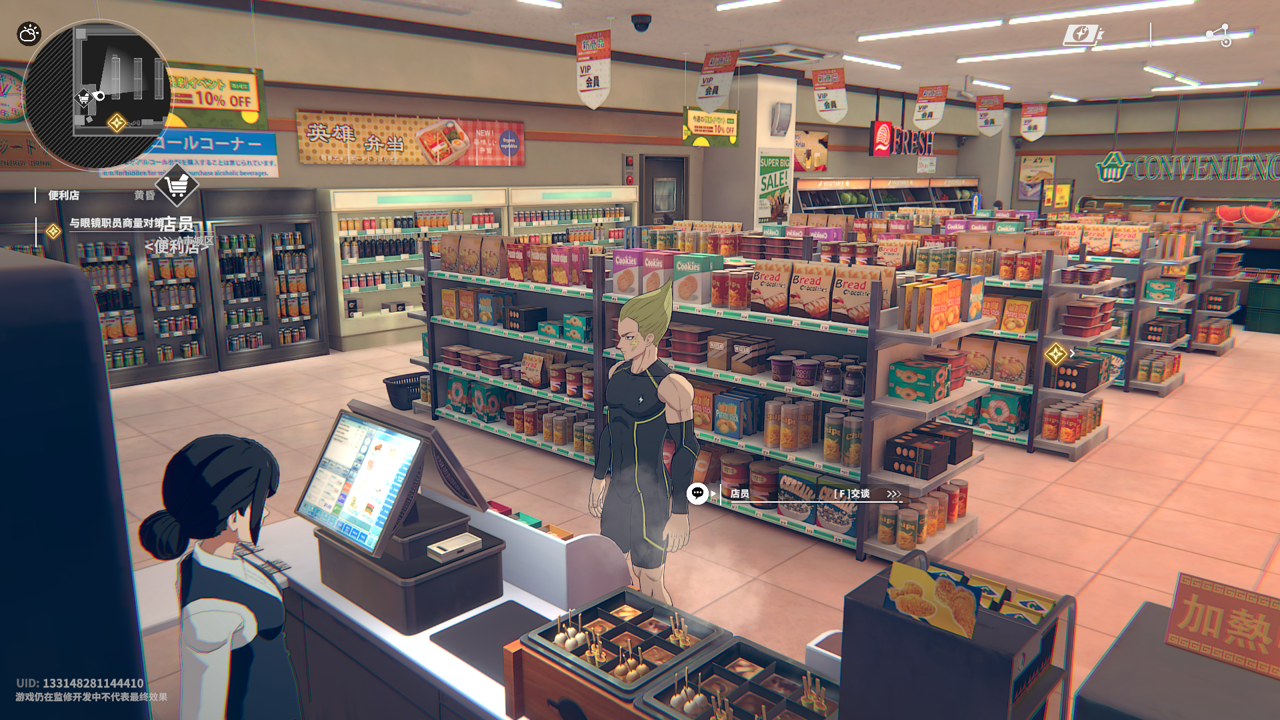Click the speech bubble icon beside the talk prompt
1280x720 pixels.
697,493
